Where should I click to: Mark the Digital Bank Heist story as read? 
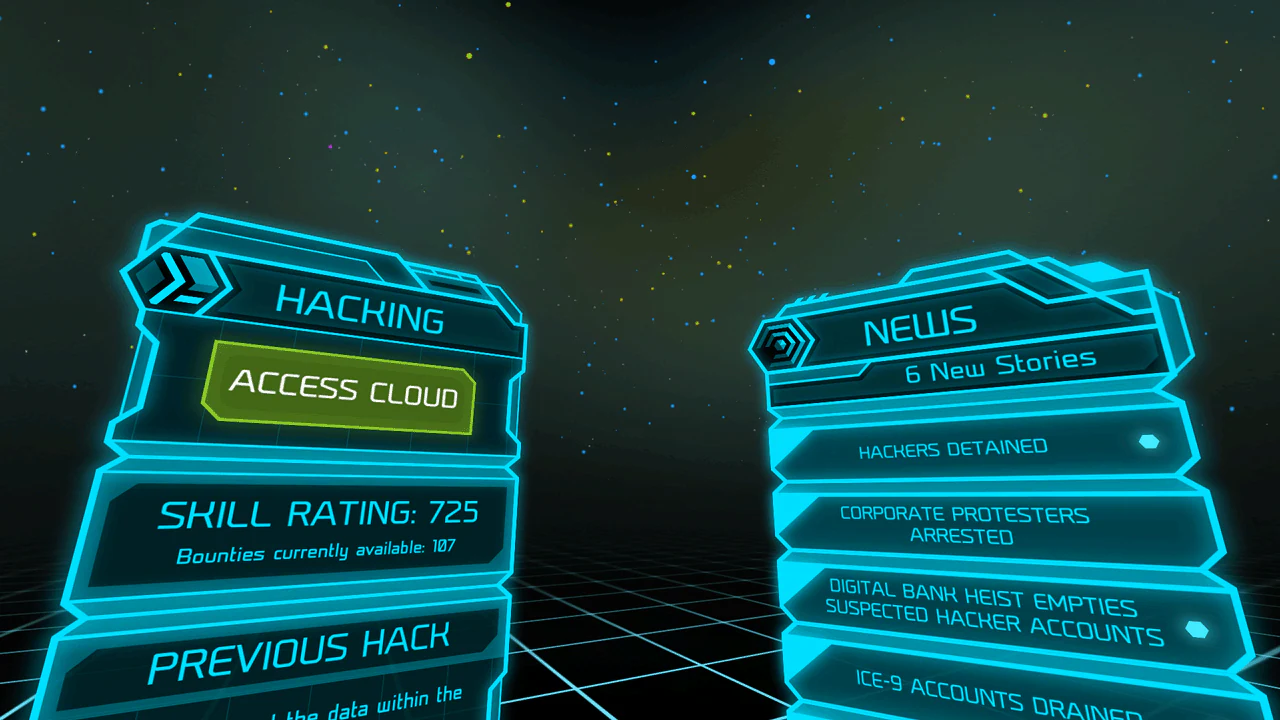pyautogui.click(x=1196, y=629)
